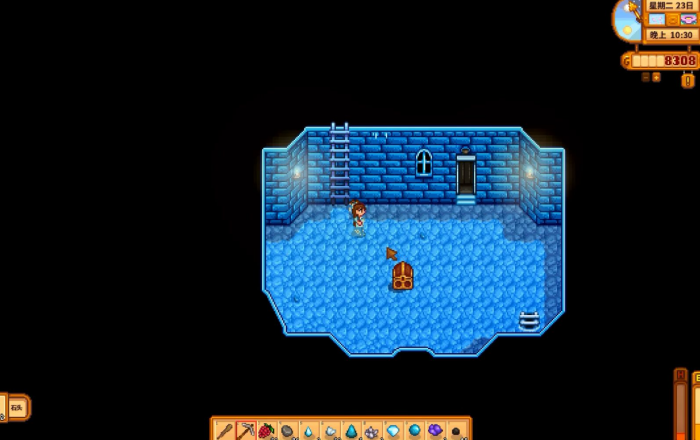Click the zoom-out minus button
Screen dimensions: 700x440
pos(645,77)
